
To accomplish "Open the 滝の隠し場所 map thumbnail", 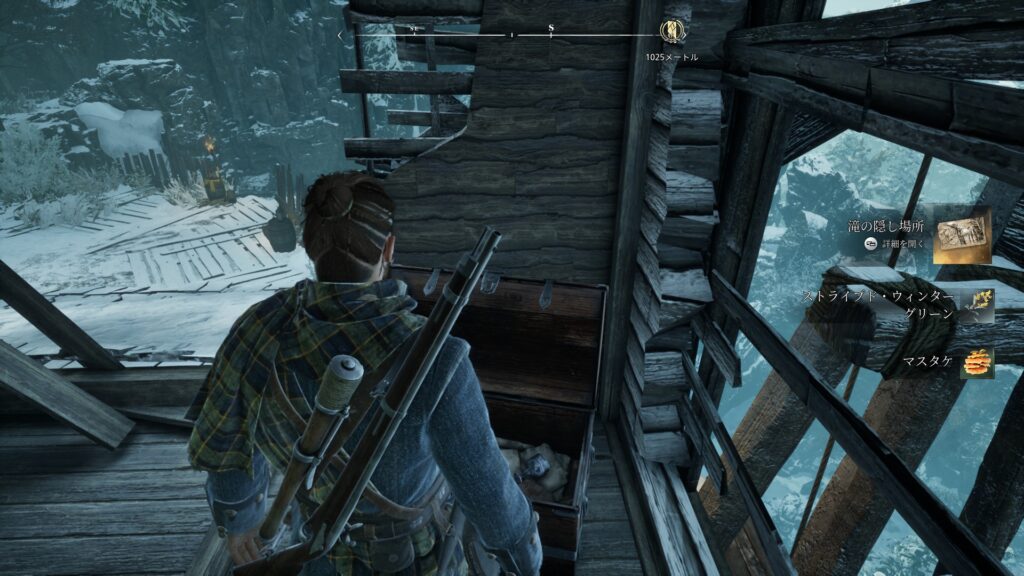I will click(962, 235).
